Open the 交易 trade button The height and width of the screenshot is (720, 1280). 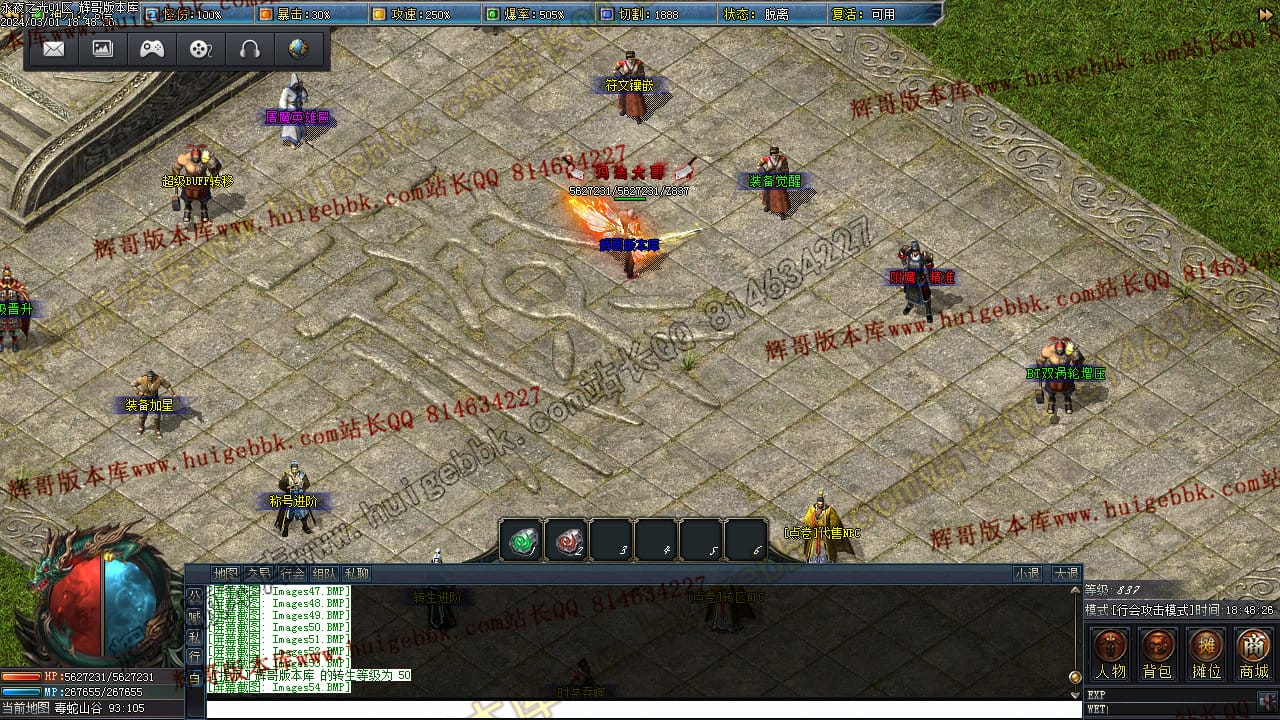pyautogui.click(x=259, y=573)
